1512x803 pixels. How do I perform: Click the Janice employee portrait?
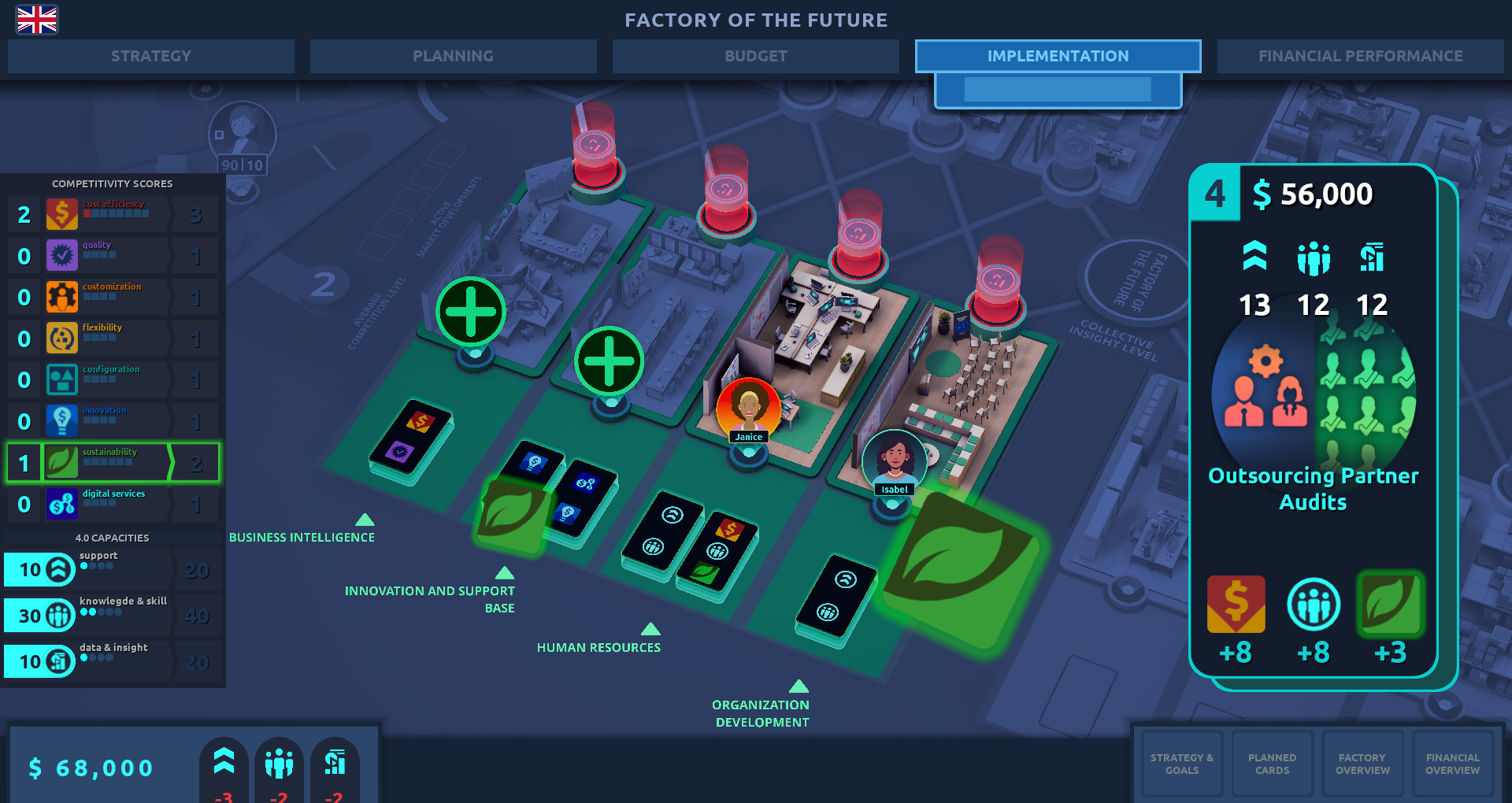tap(748, 409)
